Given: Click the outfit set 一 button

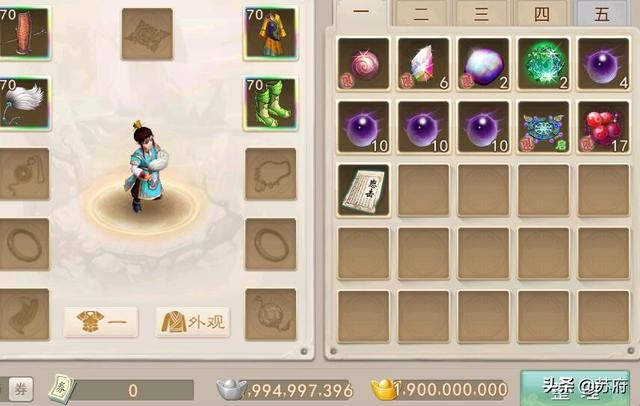Looking at the screenshot, I should 101,322.
